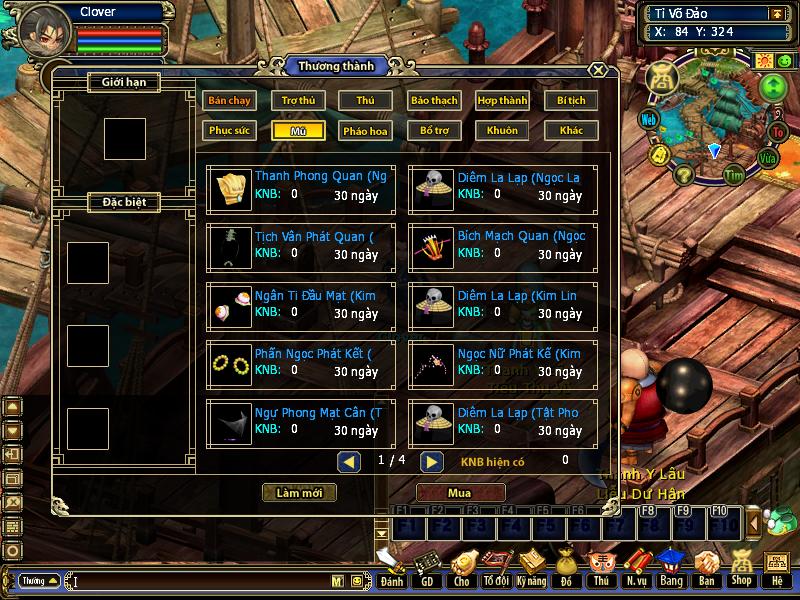This screenshot has width=800, height=600.
Task: Switch to the Bí tịch tab
Action: coord(571,100)
